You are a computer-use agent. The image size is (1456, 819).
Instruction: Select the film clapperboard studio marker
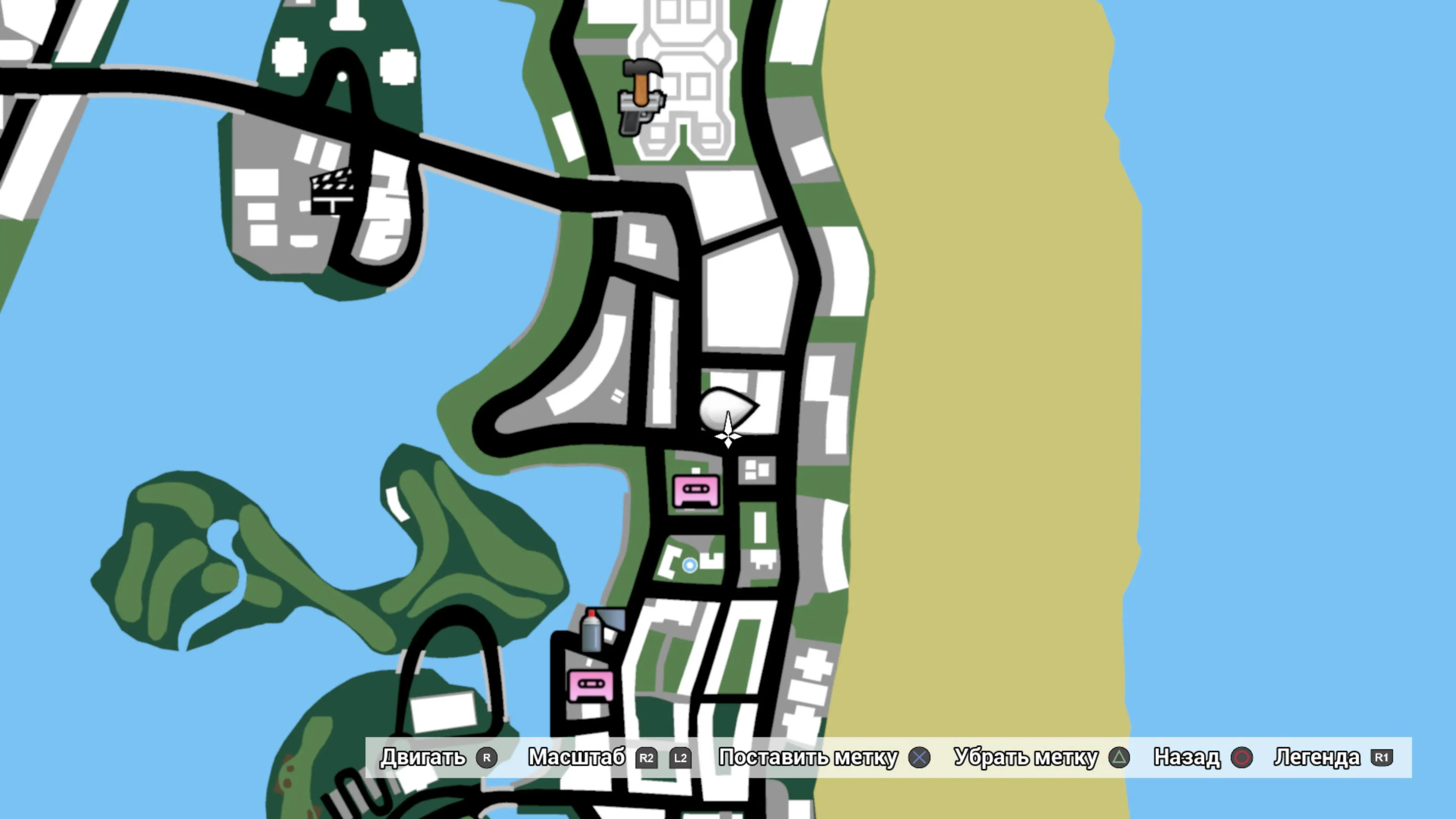click(333, 190)
